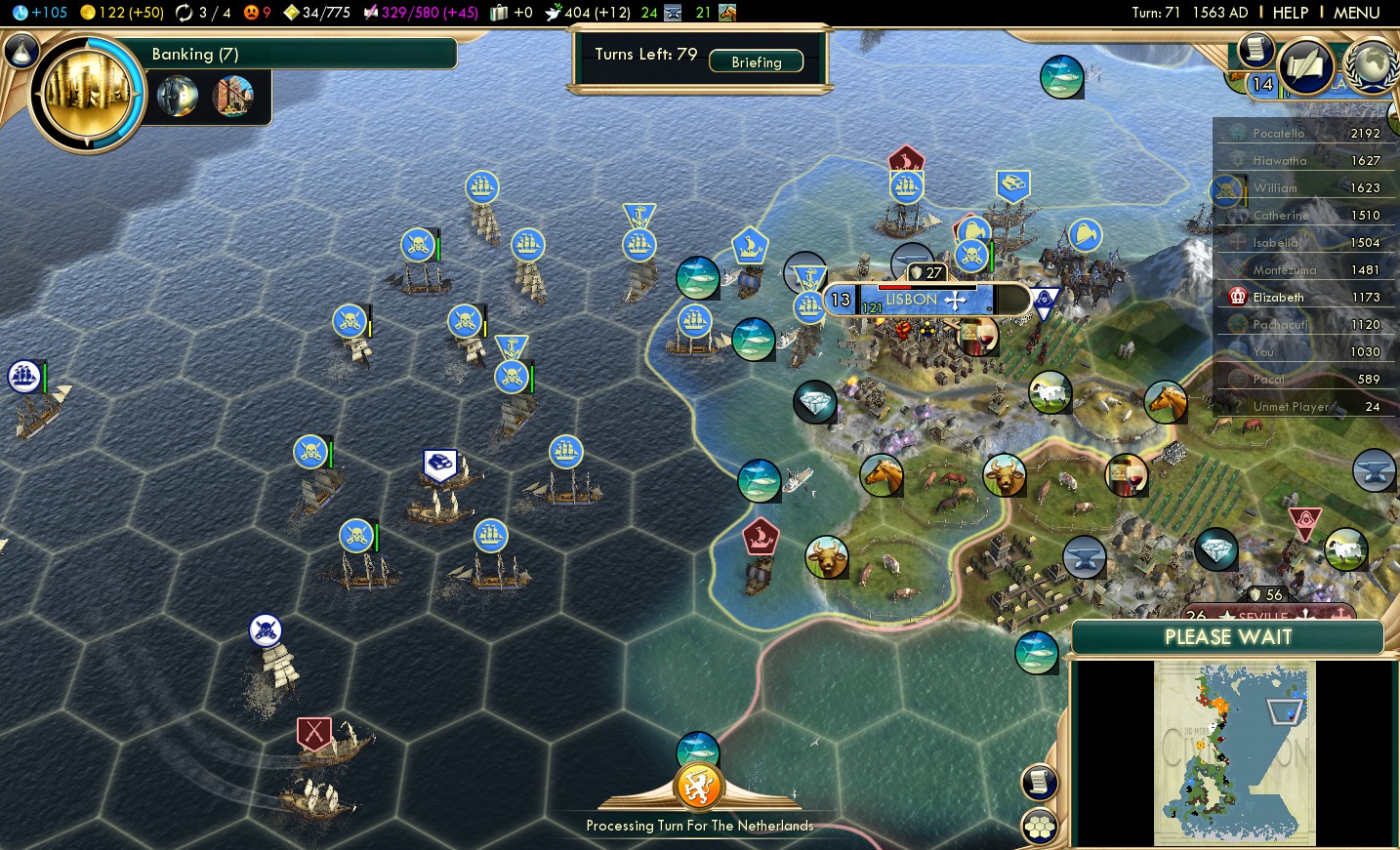The width and height of the screenshot is (1400, 850).
Task: Select the bank vault building icon
Action: [x=178, y=97]
